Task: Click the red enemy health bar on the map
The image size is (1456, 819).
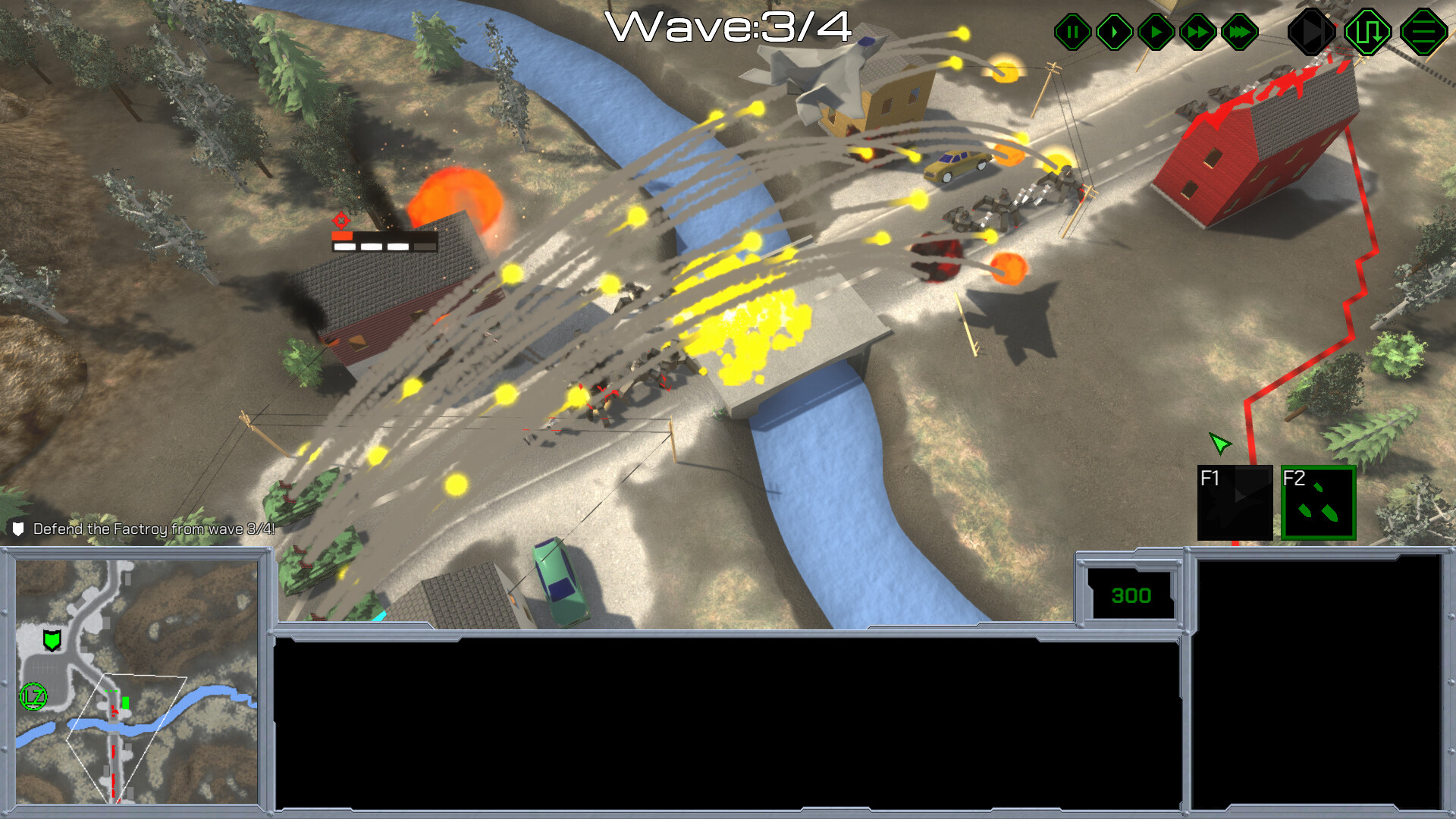Action: pyautogui.click(x=343, y=236)
